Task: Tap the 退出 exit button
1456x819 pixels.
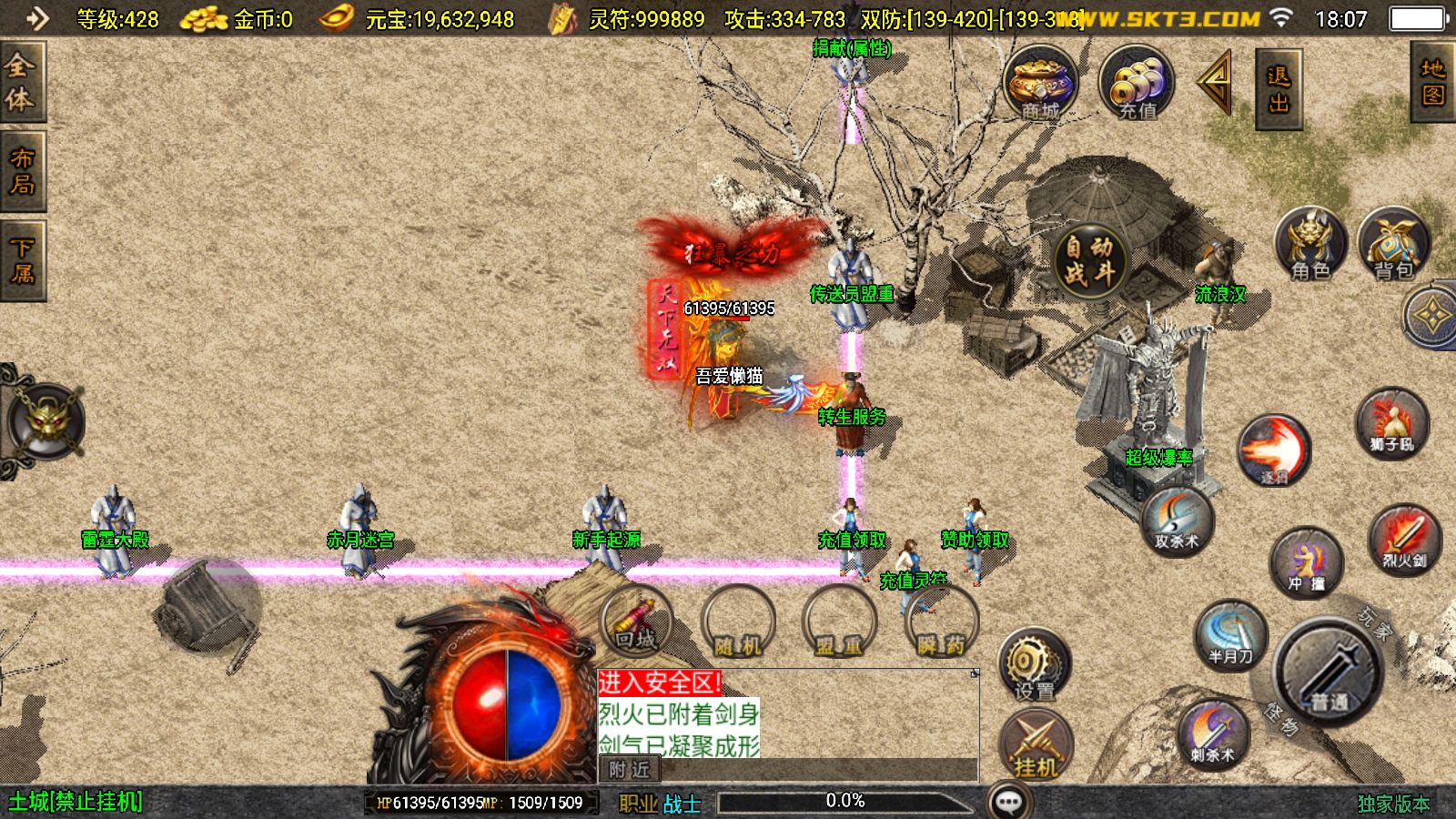Action: 1279,89
